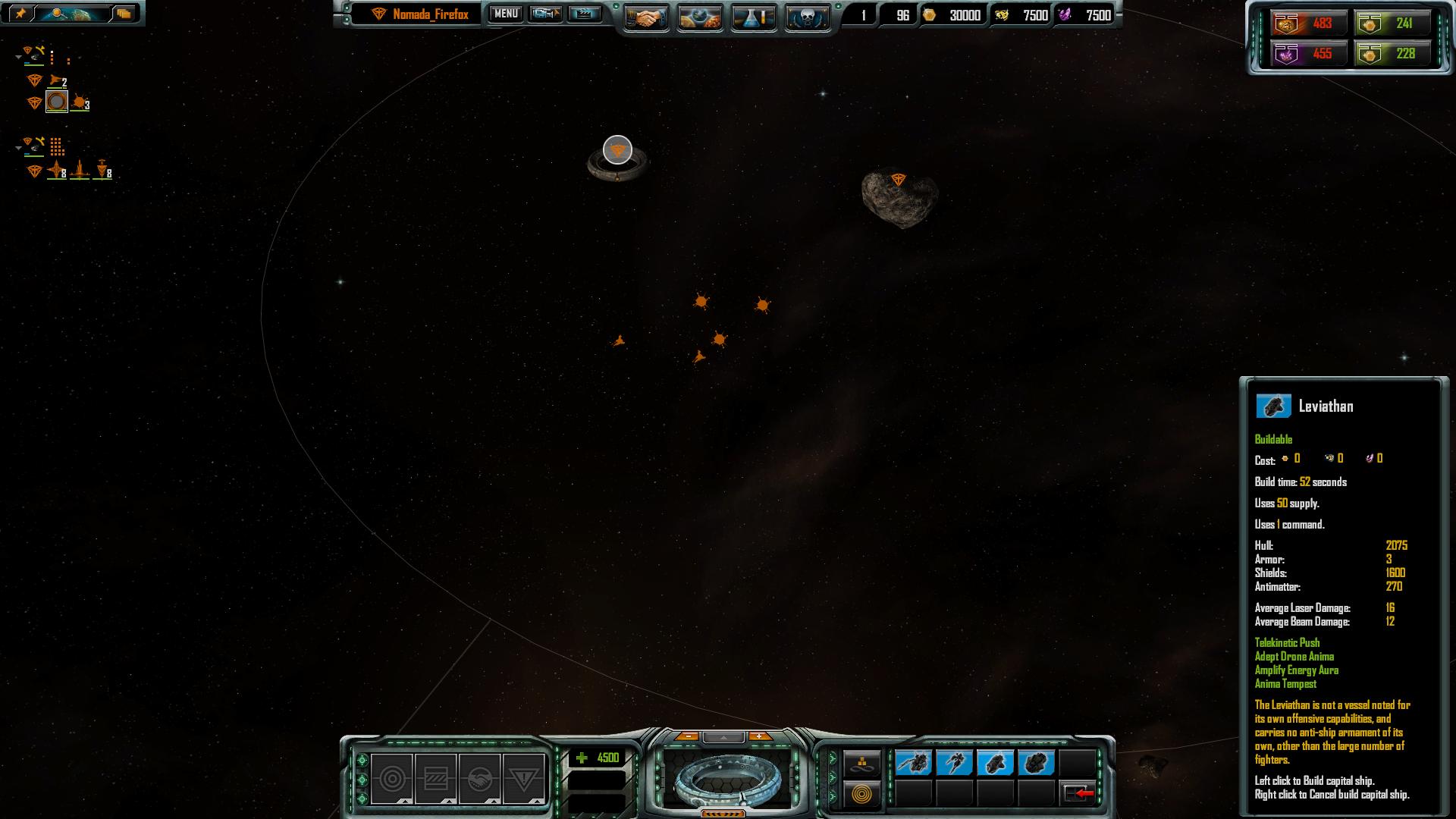Click the orange minus button above portrait
1456x819 pixels.
[x=687, y=736]
